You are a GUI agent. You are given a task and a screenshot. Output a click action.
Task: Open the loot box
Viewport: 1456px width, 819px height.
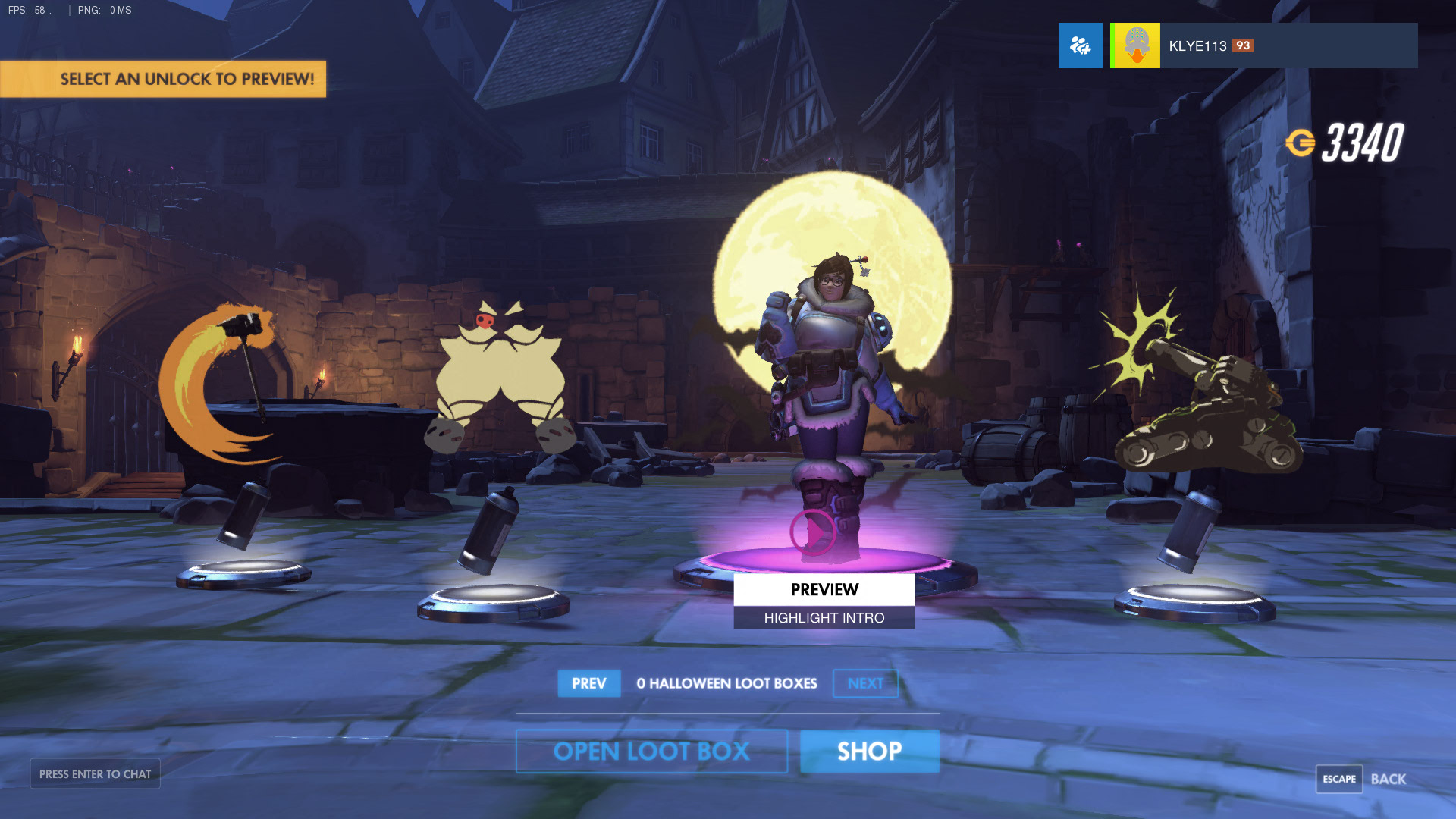[x=651, y=752]
